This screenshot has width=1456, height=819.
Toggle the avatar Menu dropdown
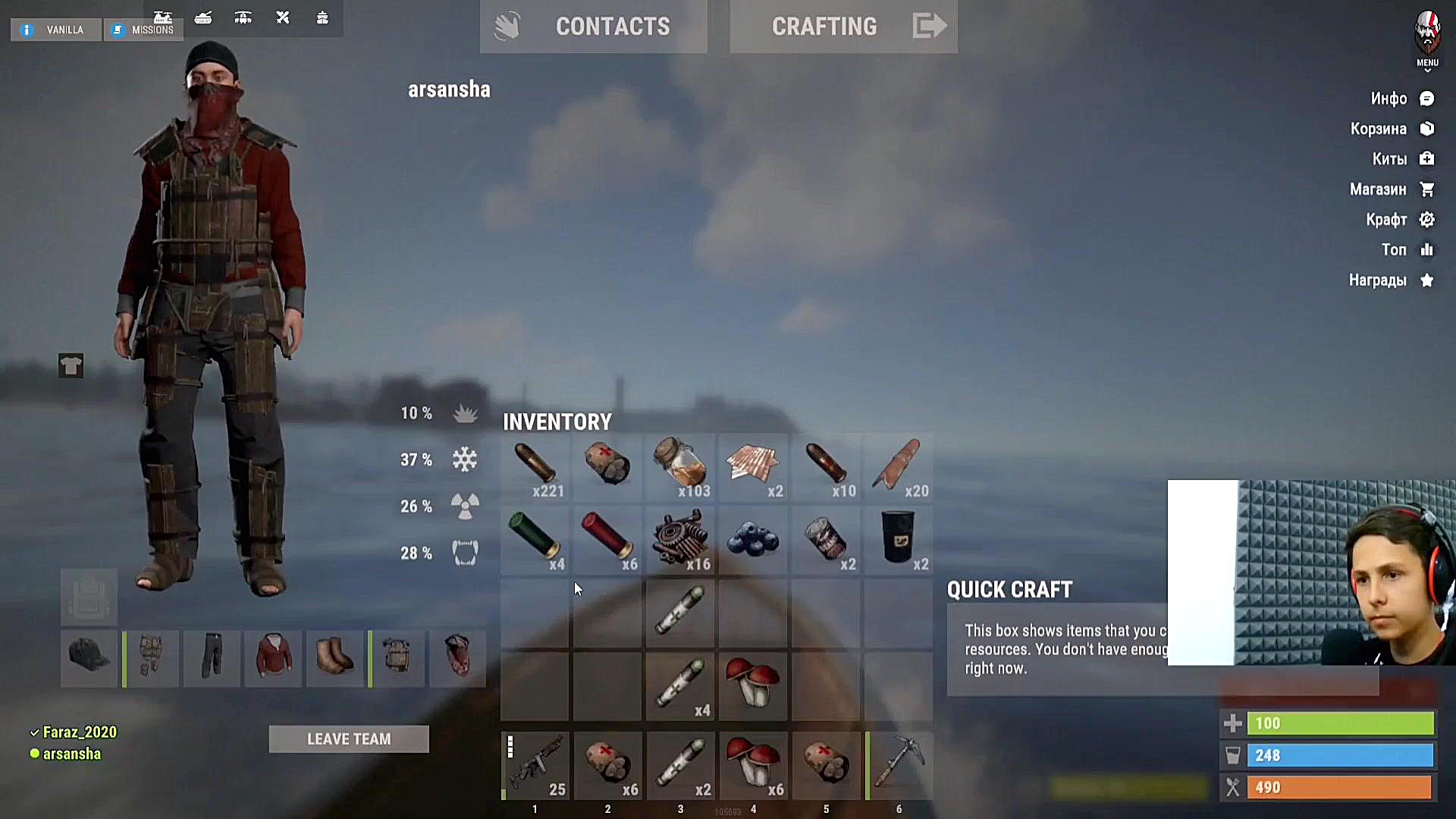point(1427,42)
